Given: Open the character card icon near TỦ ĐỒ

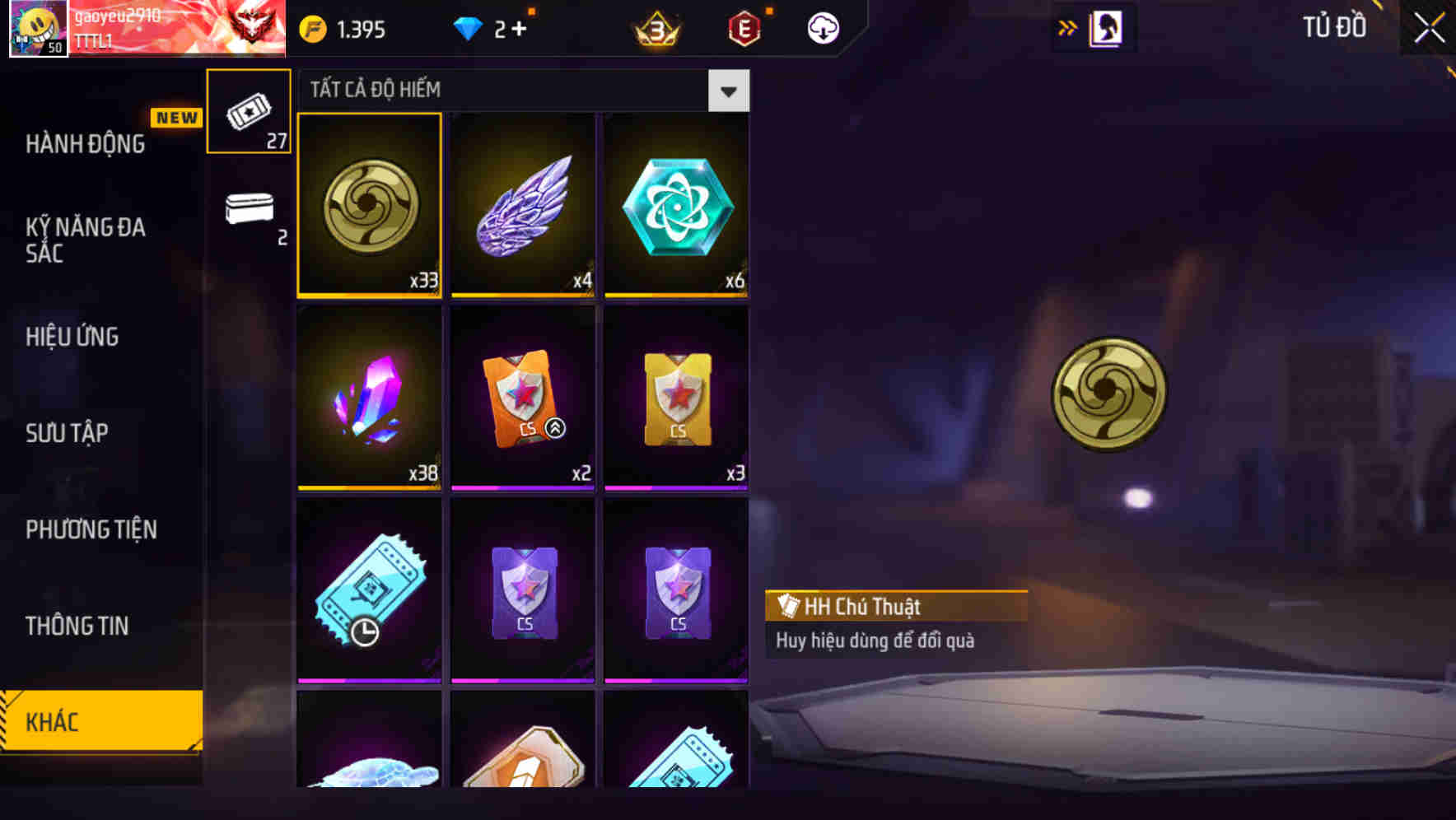Looking at the screenshot, I should (x=1104, y=27).
